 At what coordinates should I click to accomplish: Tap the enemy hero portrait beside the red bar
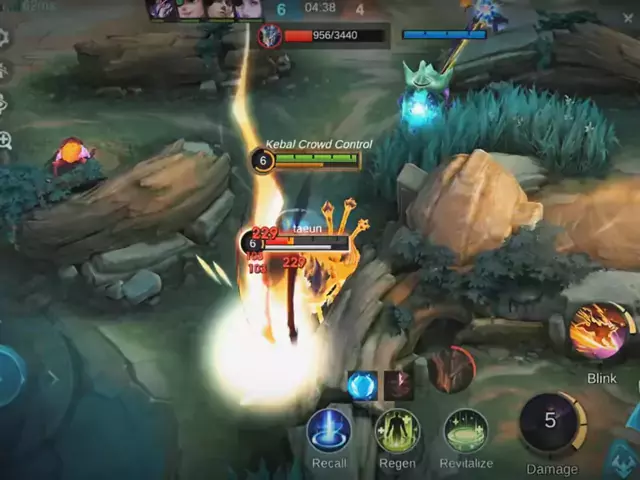[x=269, y=37]
